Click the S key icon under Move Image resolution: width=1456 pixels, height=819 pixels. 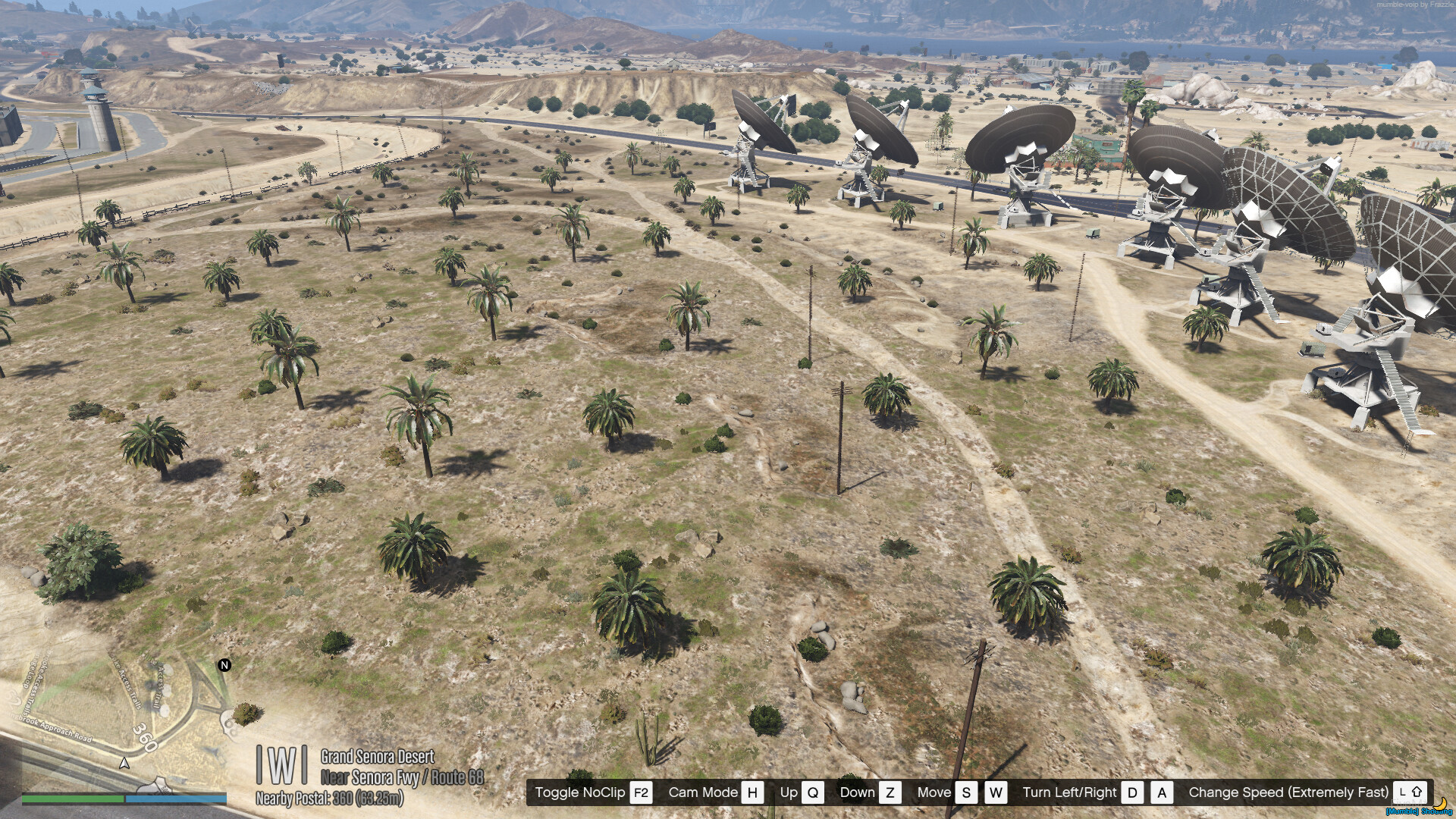pyautogui.click(x=967, y=792)
